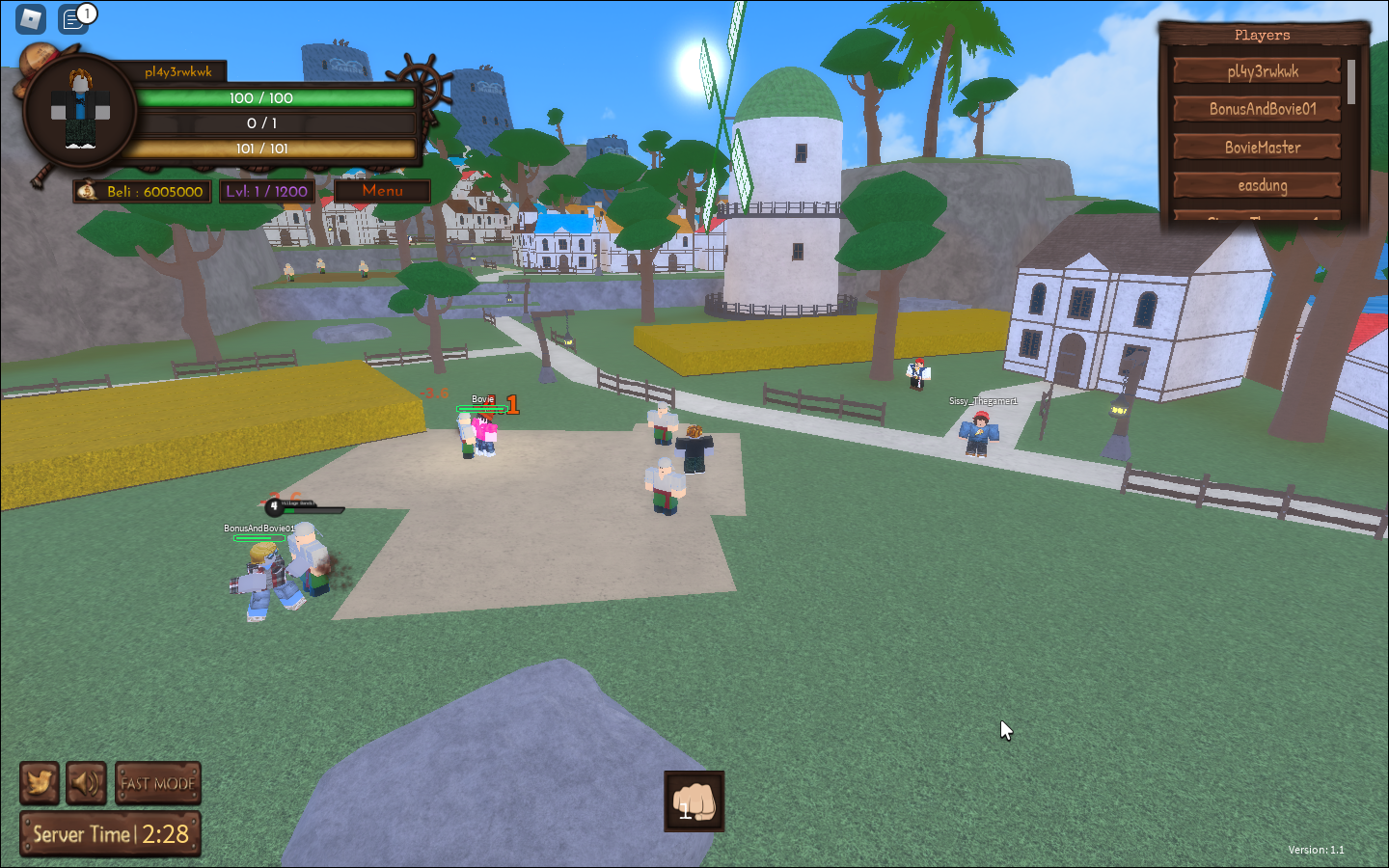The height and width of the screenshot is (868, 1389).
Task: Enable FAST MODE
Action: coord(157,783)
